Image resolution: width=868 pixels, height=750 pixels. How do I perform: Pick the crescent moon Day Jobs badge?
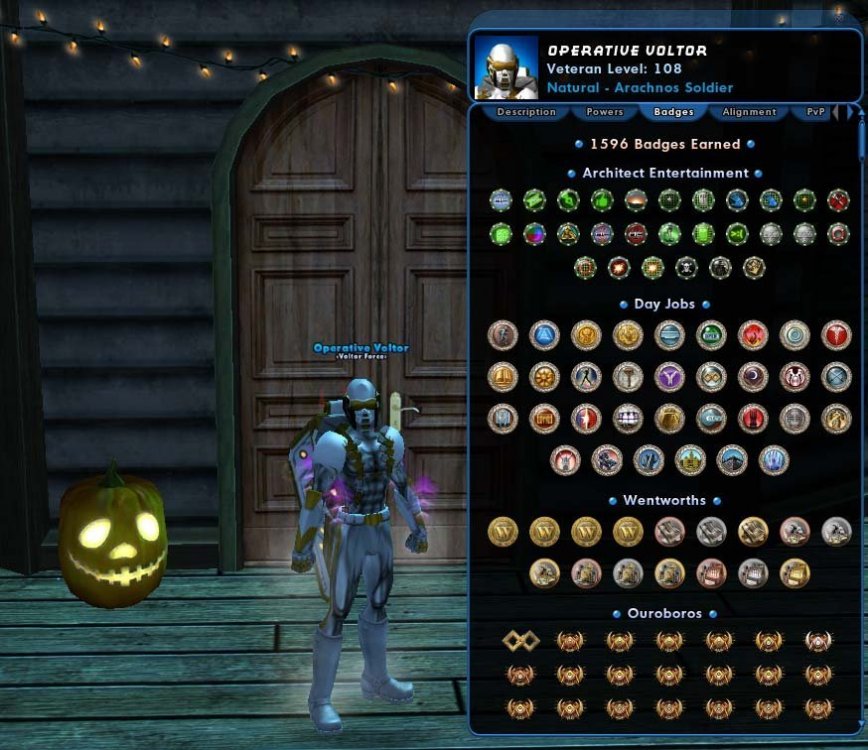(x=753, y=377)
